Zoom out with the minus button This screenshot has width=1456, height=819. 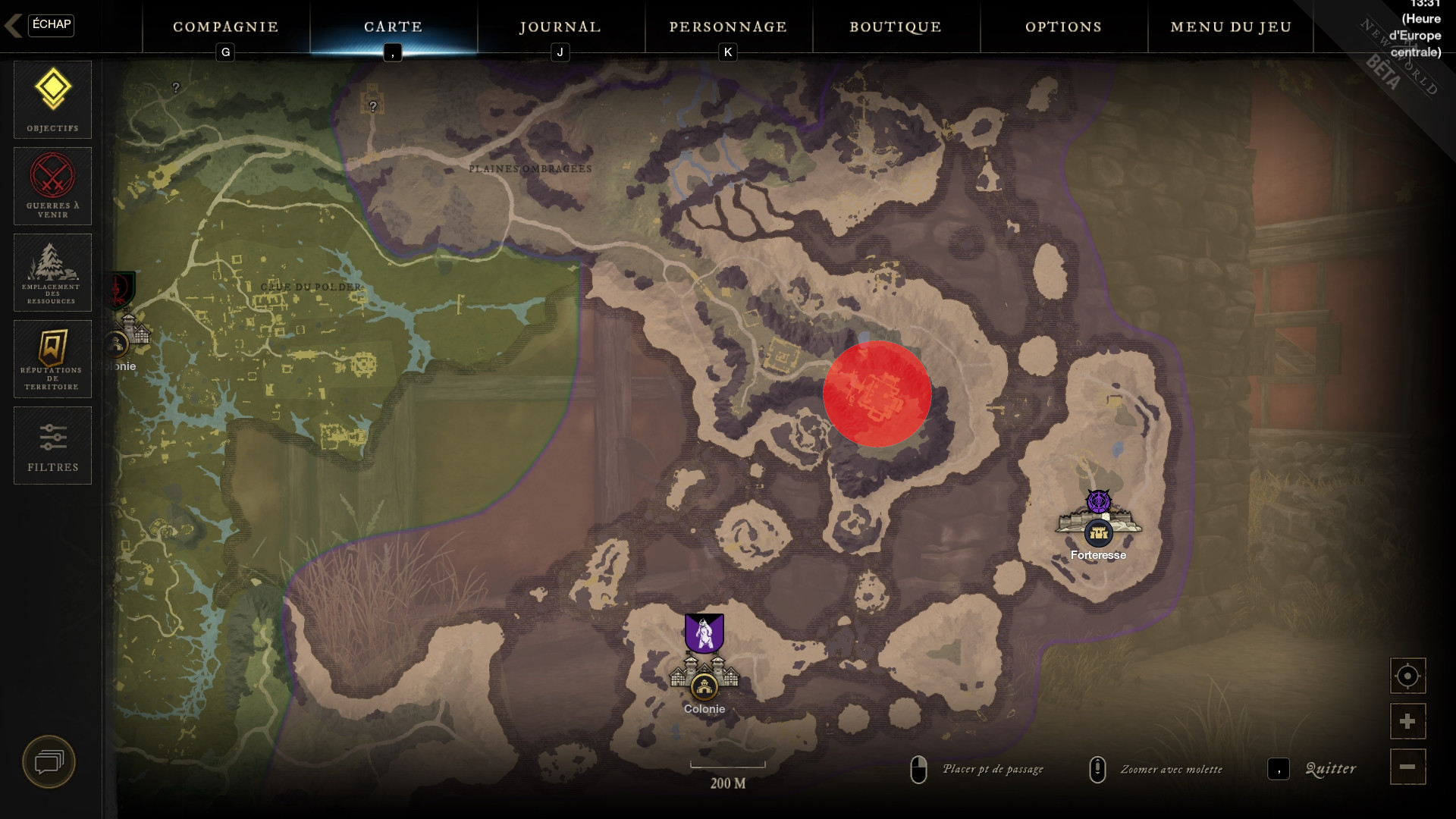[x=1406, y=767]
